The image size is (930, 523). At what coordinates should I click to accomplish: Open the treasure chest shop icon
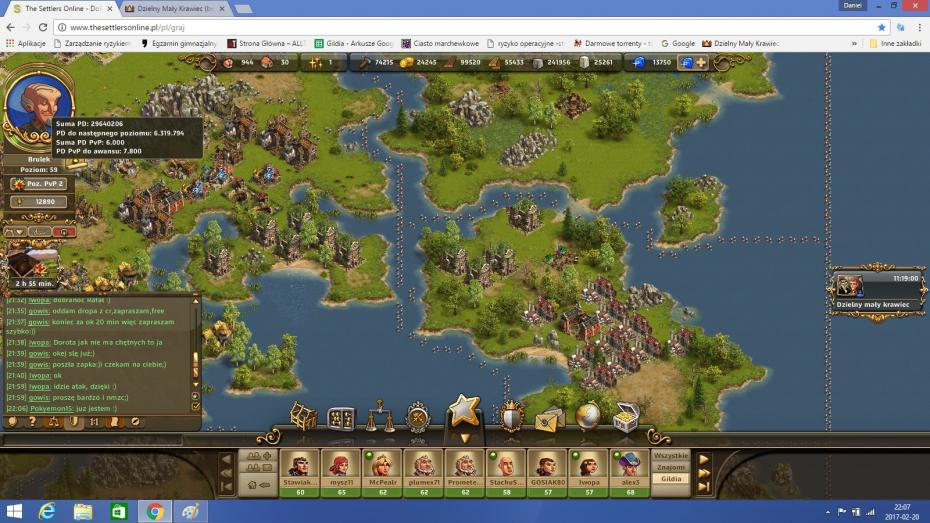pos(626,417)
